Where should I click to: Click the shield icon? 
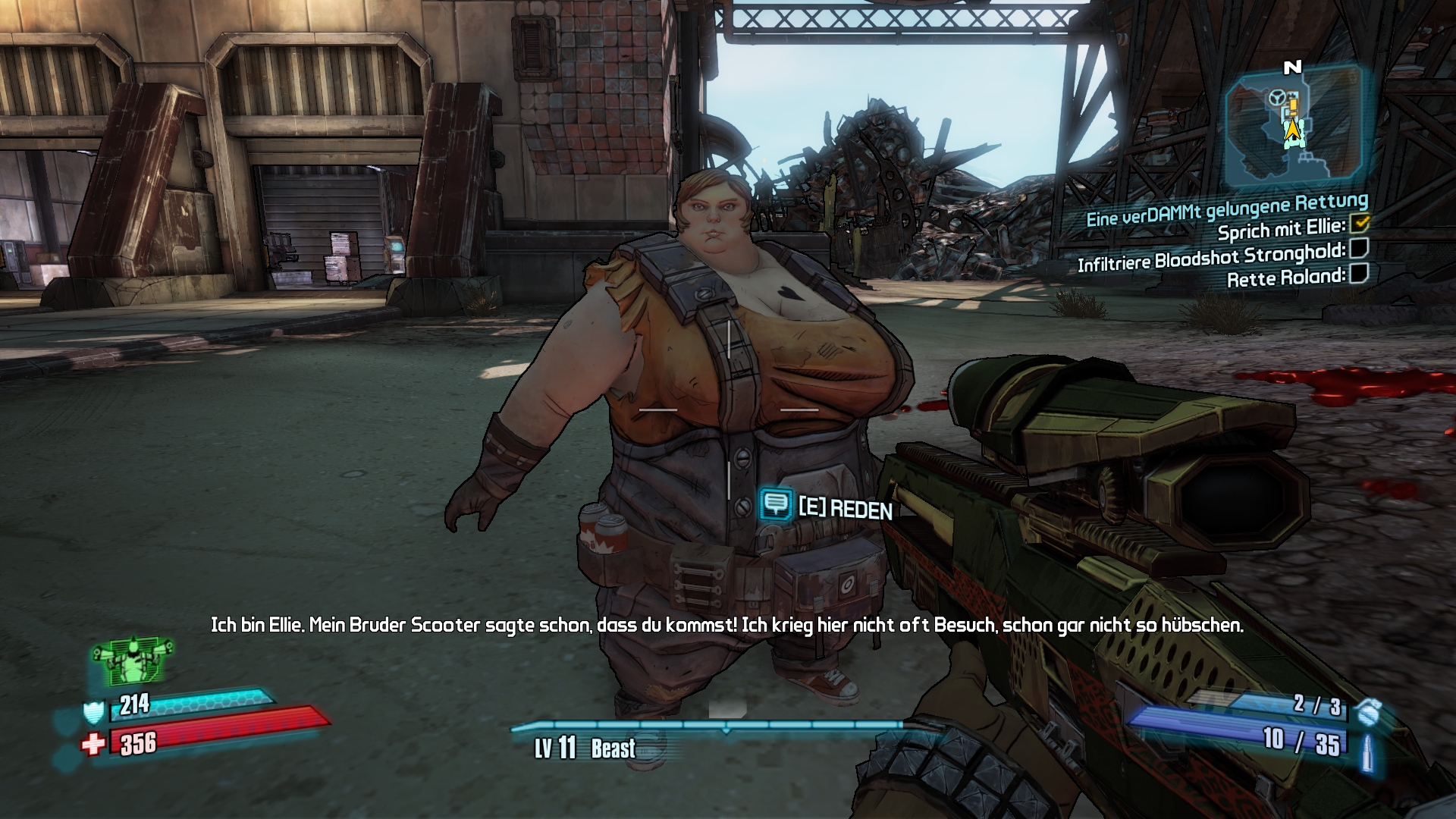coord(93,711)
